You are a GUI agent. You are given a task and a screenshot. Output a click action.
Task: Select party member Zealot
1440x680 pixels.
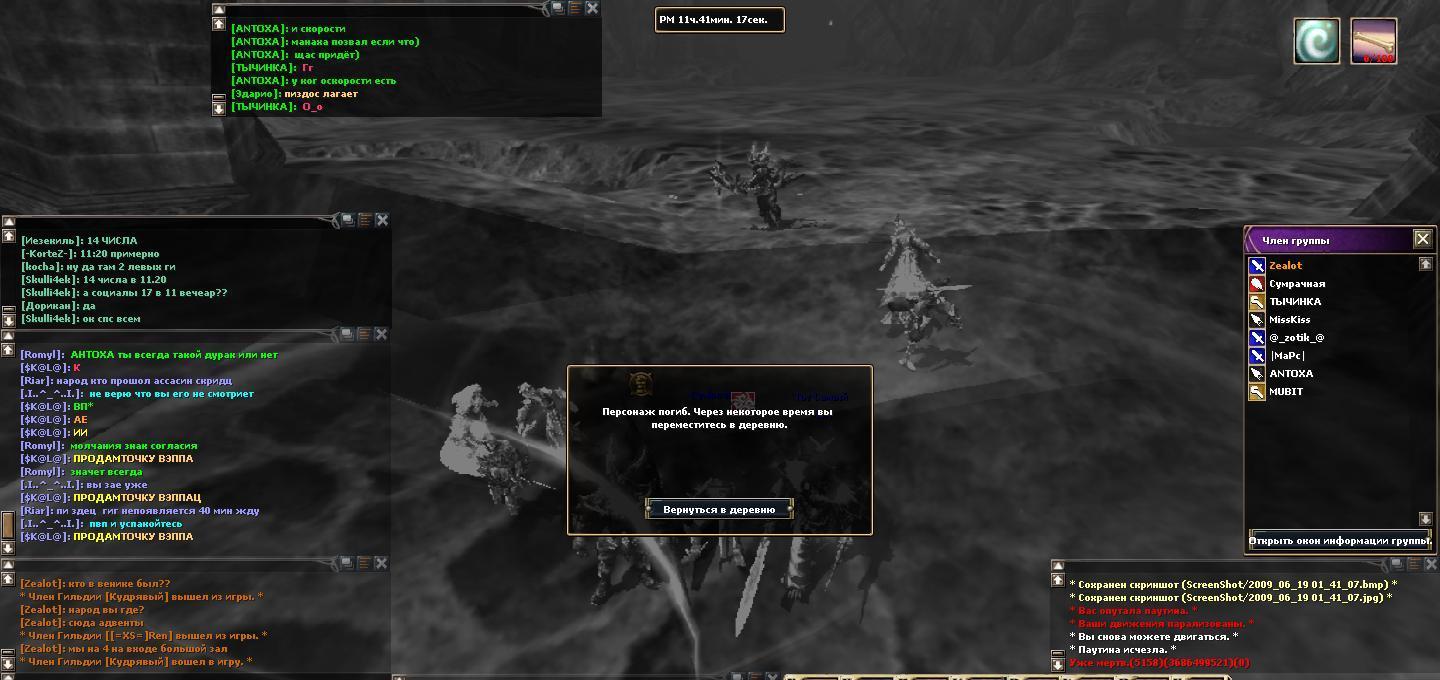[x=1285, y=266]
